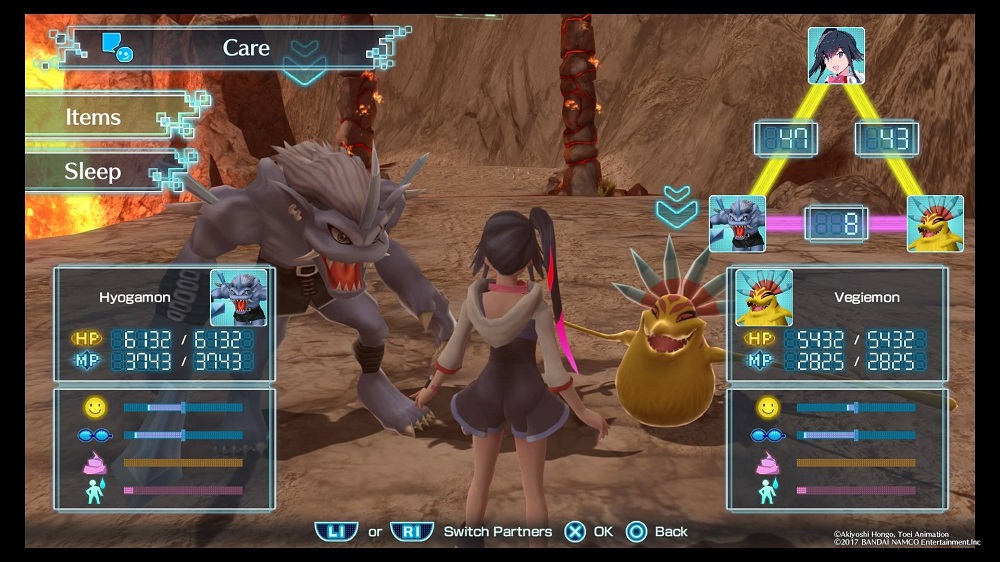Select Hyogamon's portrait in the status panel
This screenshot has width=1000, height=562.
pos(239,297)
